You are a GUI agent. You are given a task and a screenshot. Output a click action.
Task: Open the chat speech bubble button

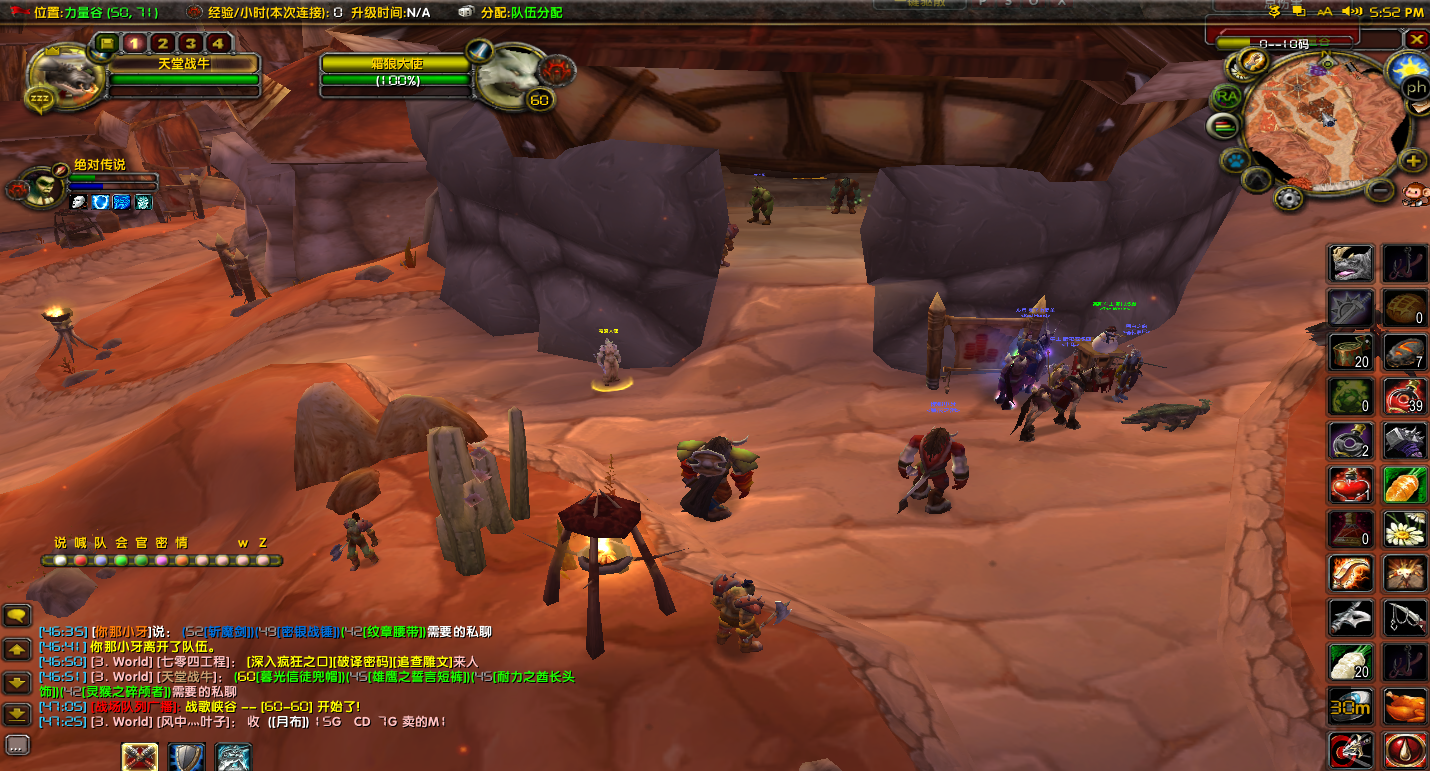(x=19, y=615)
